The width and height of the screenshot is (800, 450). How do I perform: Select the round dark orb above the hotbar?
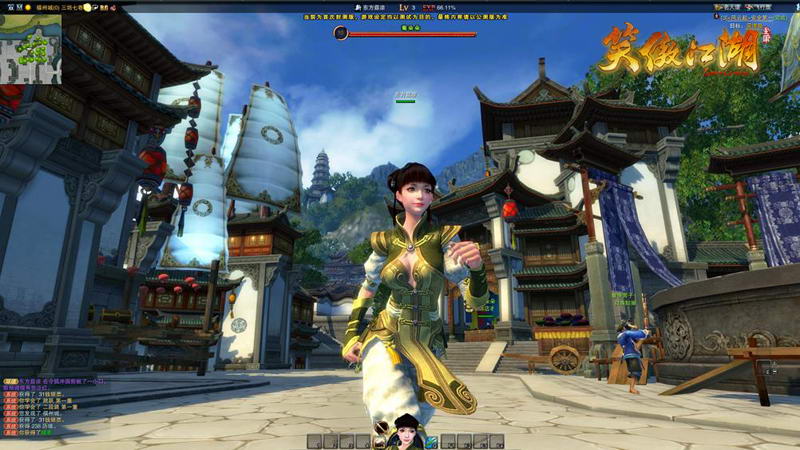click(381, 425)
